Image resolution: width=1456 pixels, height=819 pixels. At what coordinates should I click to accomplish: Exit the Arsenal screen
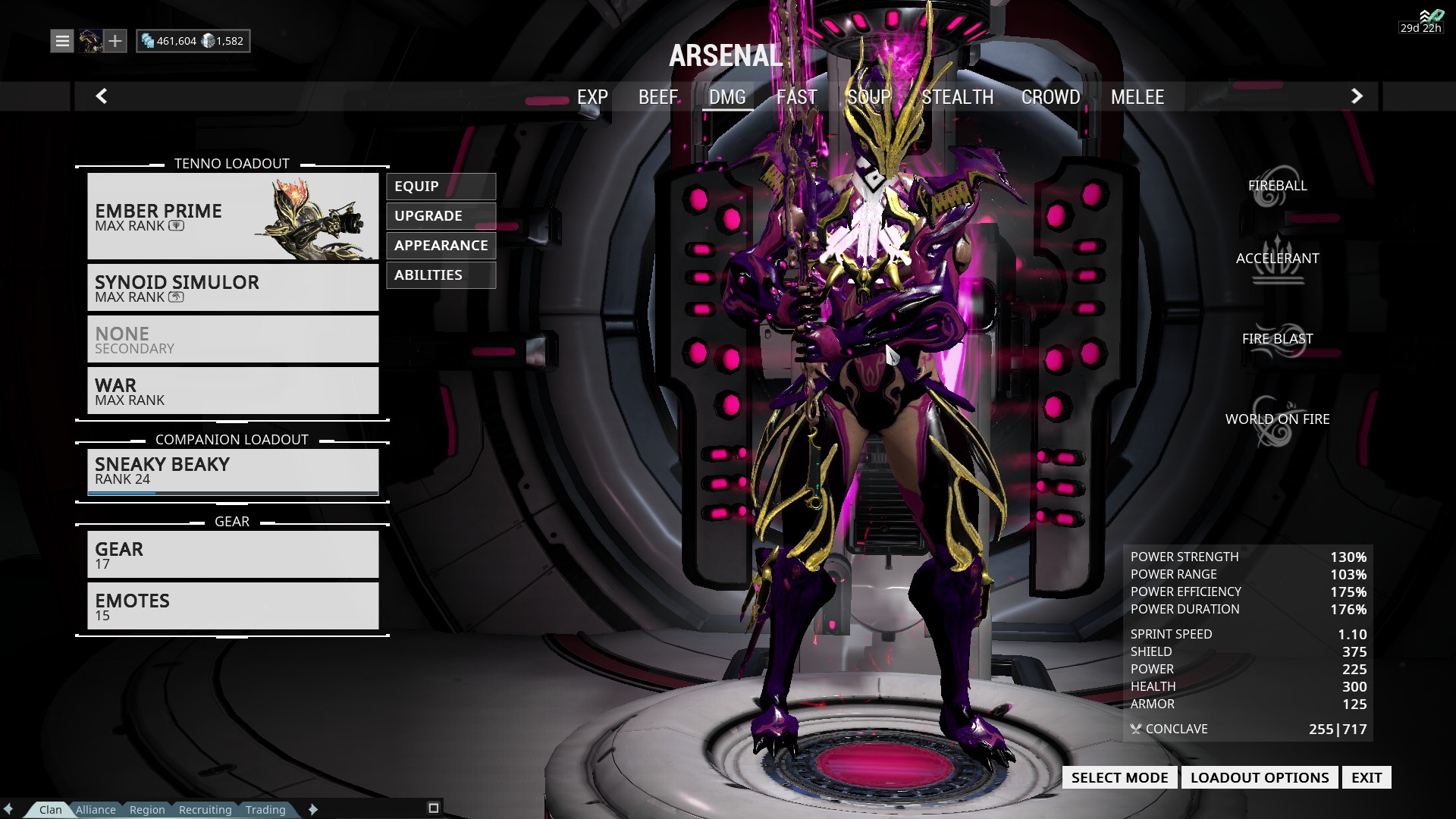click(x=1366, y=777)
